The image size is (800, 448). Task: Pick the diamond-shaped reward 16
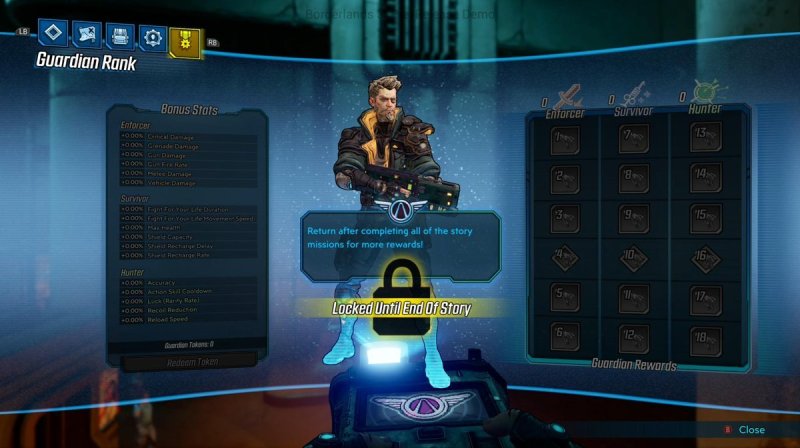(705, 258)
